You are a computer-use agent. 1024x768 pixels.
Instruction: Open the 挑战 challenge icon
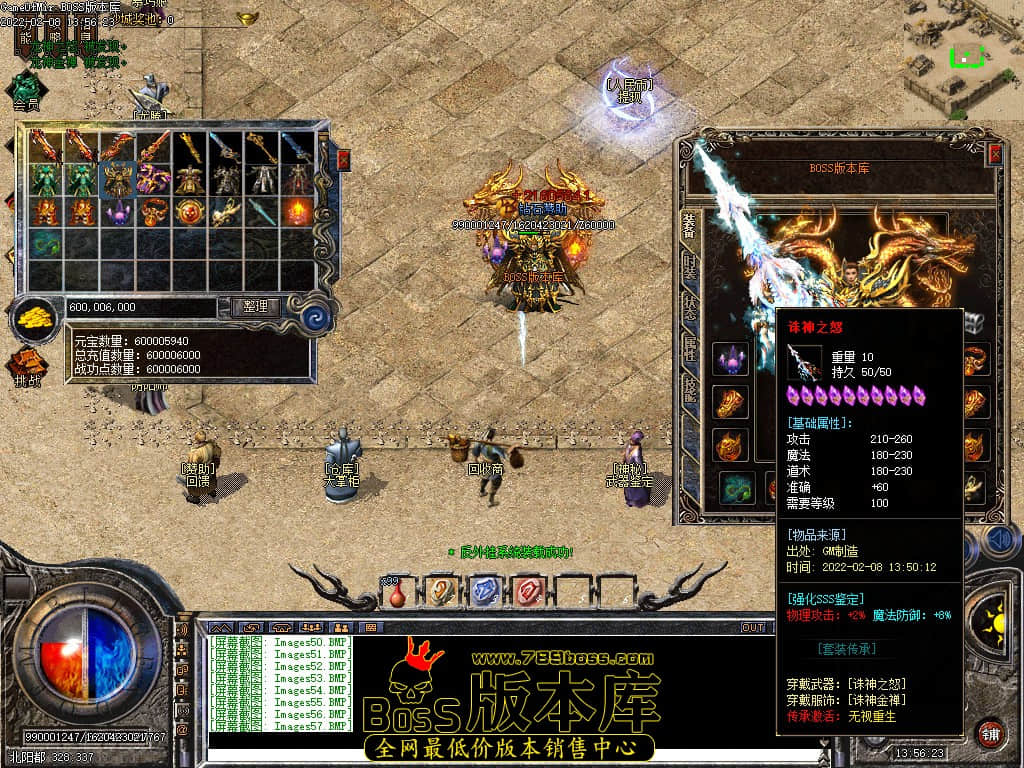27,367
